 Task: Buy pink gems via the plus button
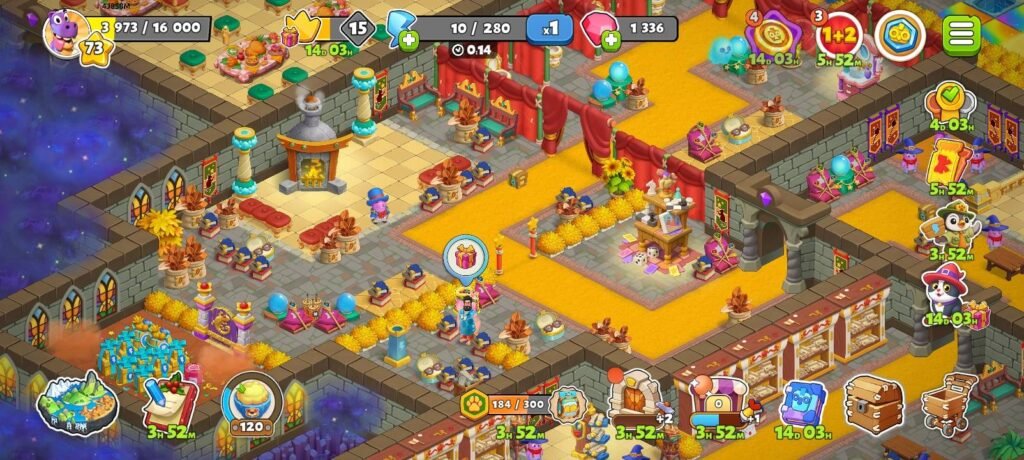pyautogui.click(x=610, y=40)
